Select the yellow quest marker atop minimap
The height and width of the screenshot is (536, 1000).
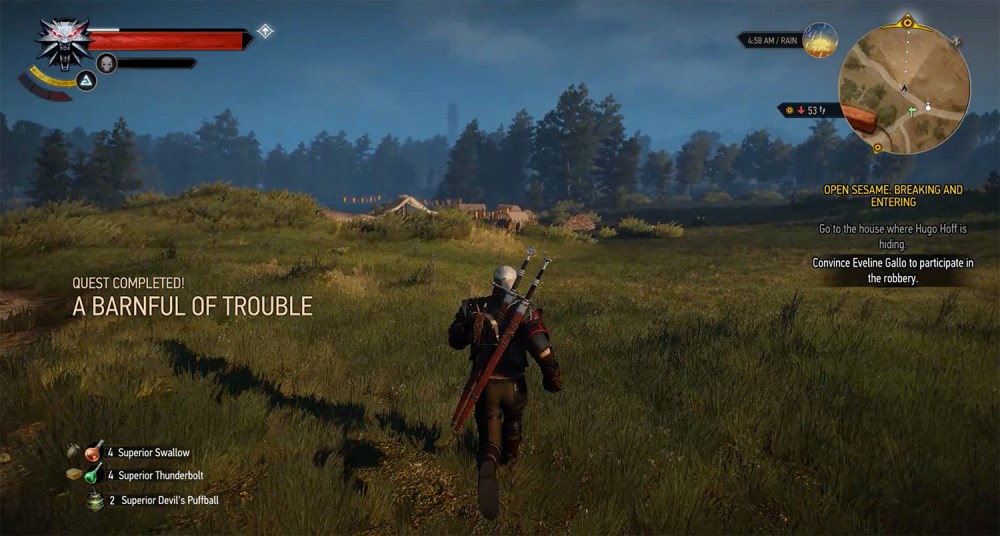(x=907, y=20)
